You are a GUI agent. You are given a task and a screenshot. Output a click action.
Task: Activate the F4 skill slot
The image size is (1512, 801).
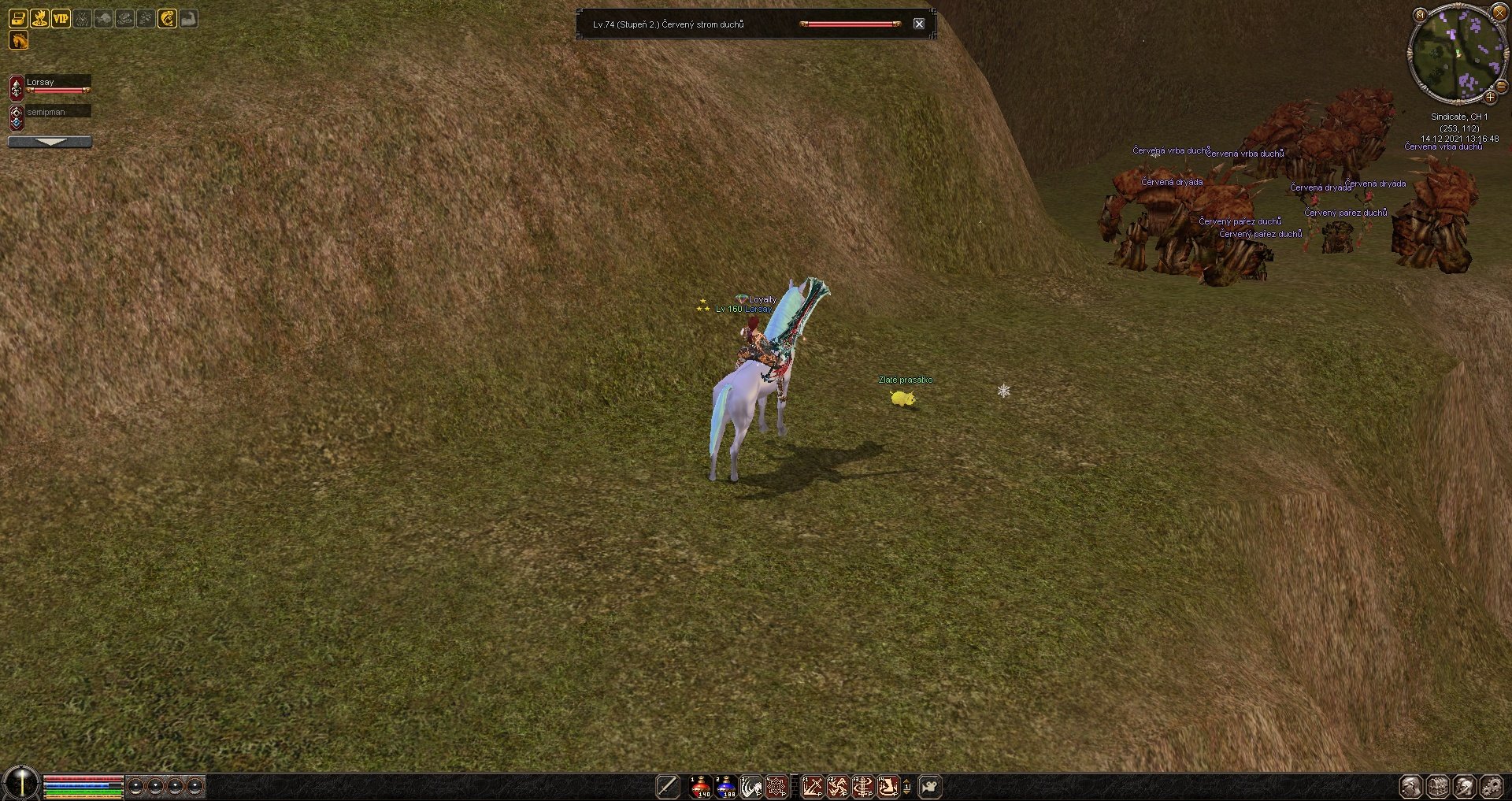tap(888, 786)
